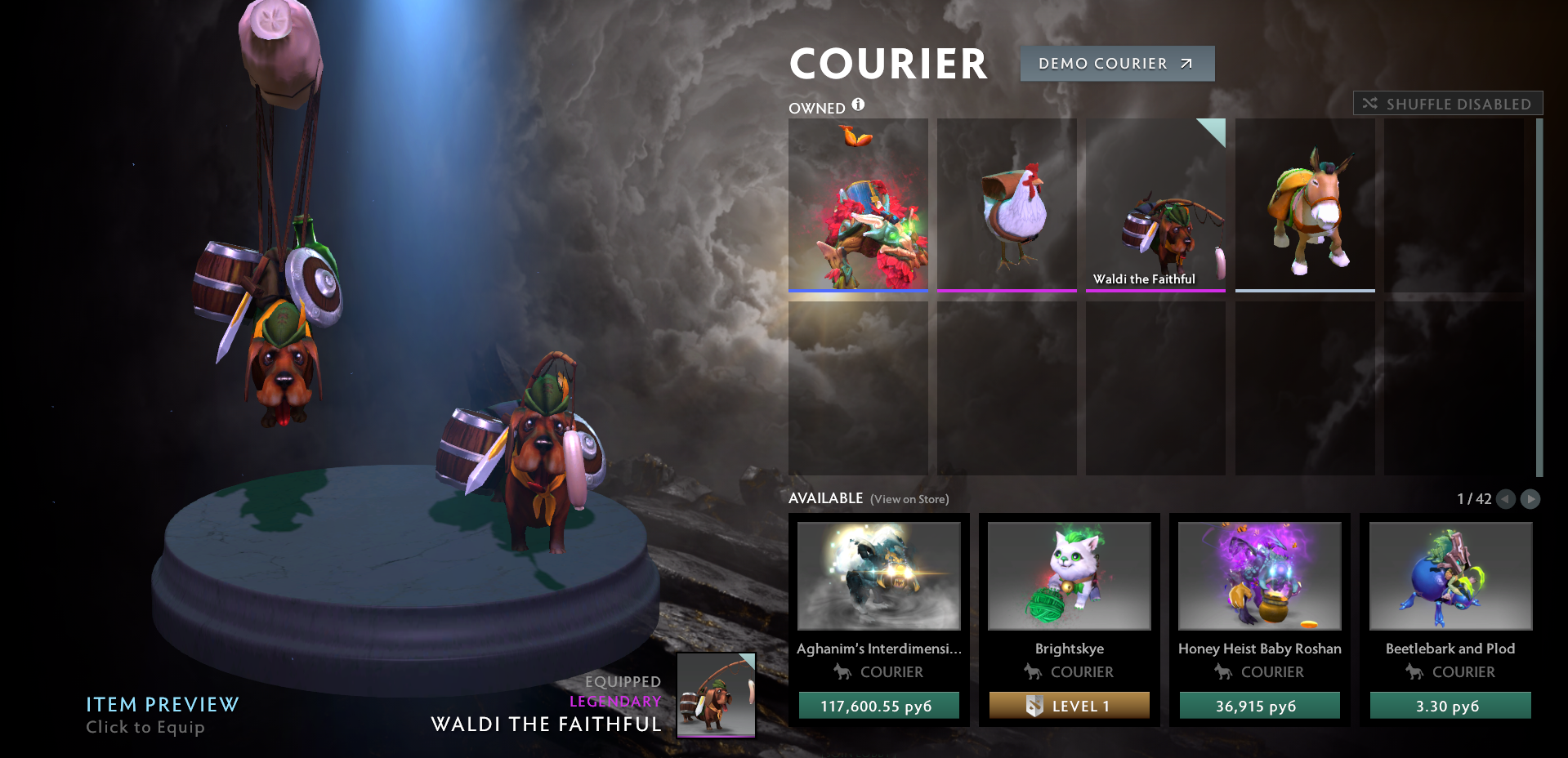This screenshot has height=758, width=1568.
Task: Click the DEMO COURIER button
Action: click(1116, 63)
